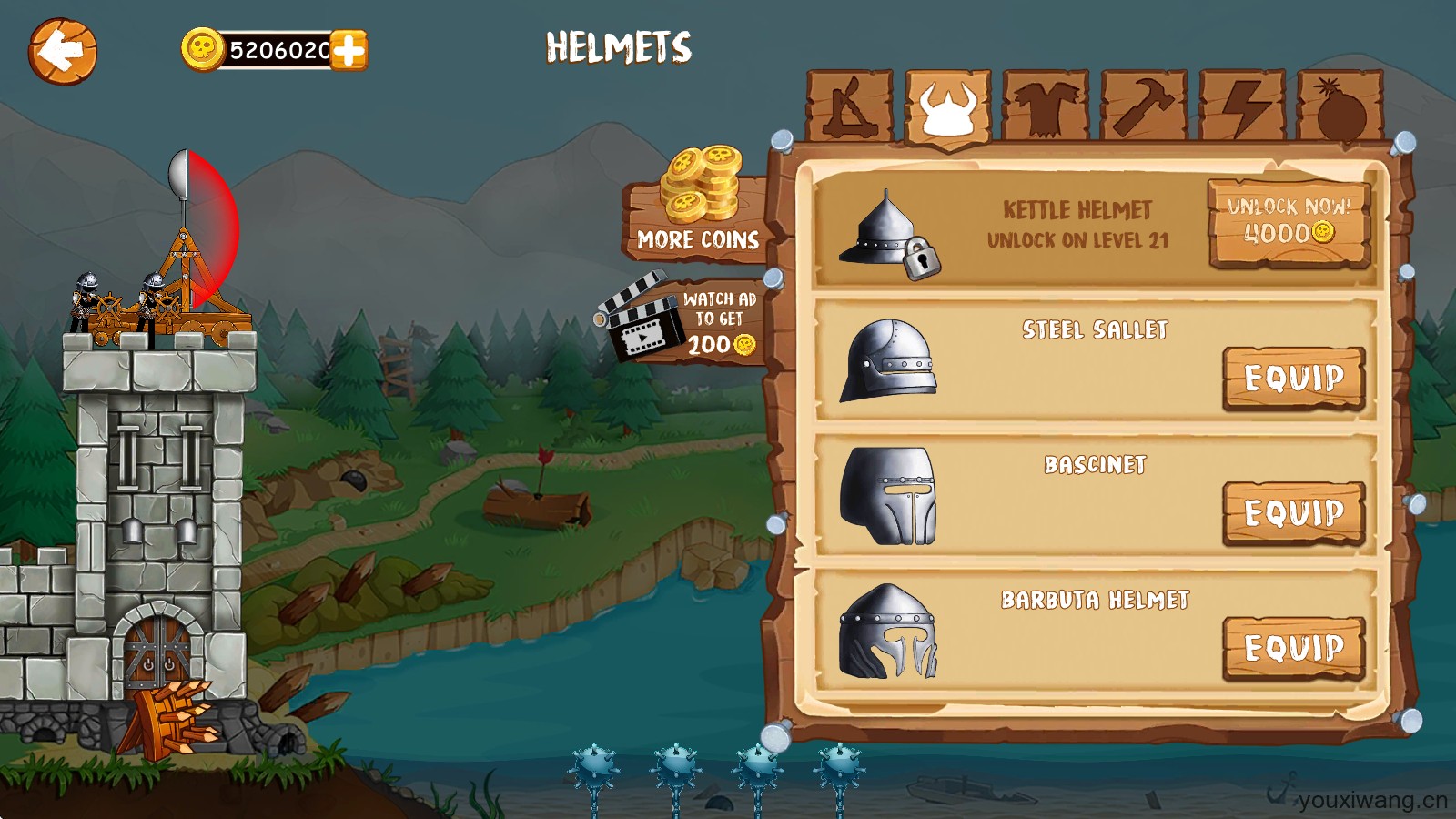Image resolution: width=1456 pixels, height=819 pixels.
Task: Select the locked Kettle Helmet icon
Action: (x=888, y=234)
